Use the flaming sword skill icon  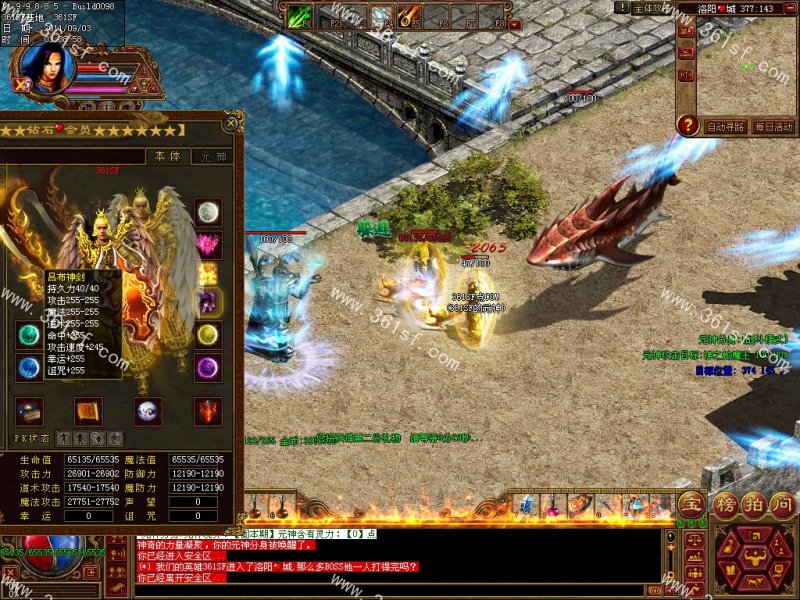409,17
